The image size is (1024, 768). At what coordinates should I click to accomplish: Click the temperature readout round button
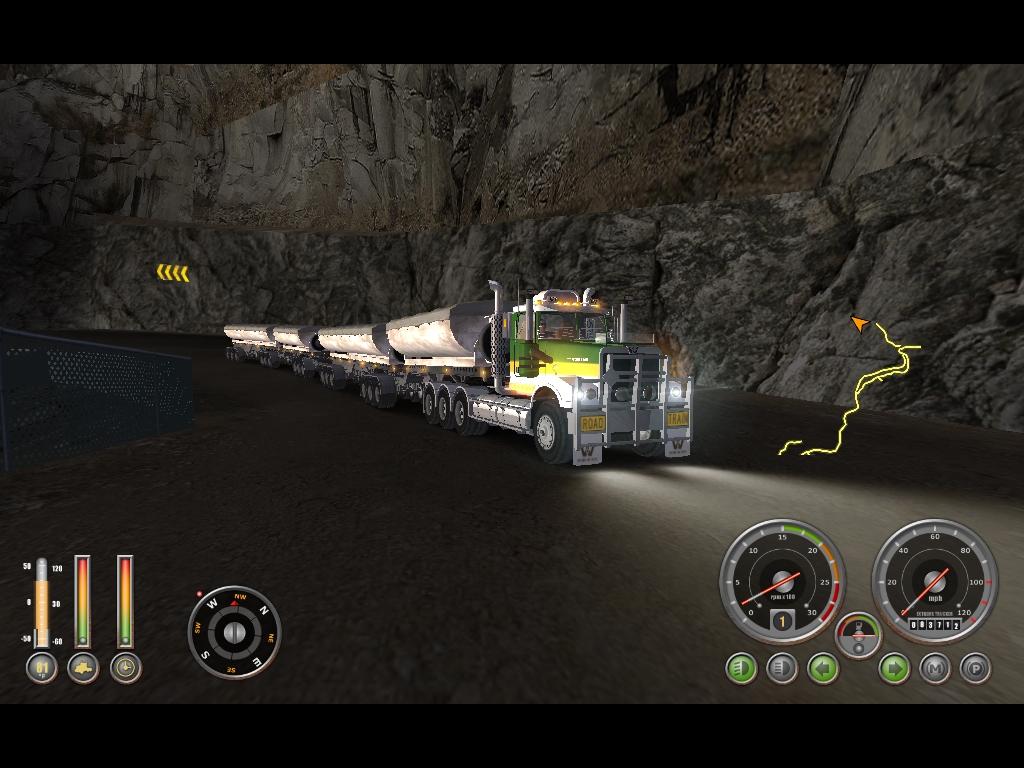coord(41,667)
